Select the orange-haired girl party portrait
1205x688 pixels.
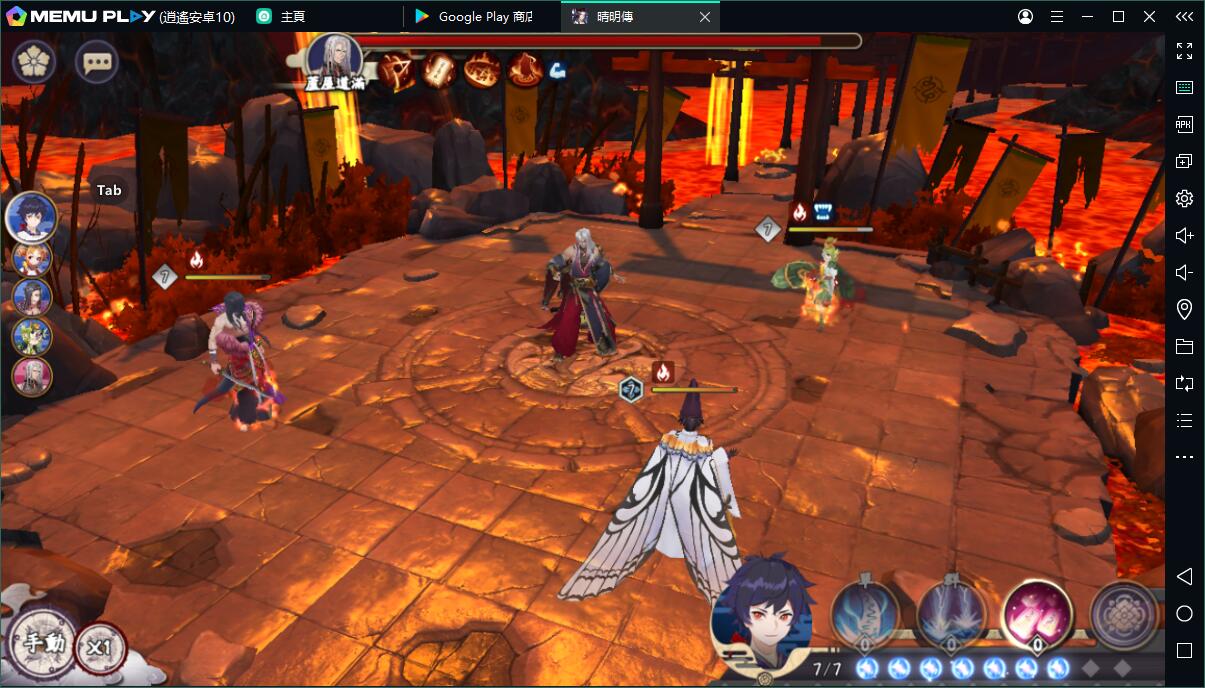click(x=31, y=258)
